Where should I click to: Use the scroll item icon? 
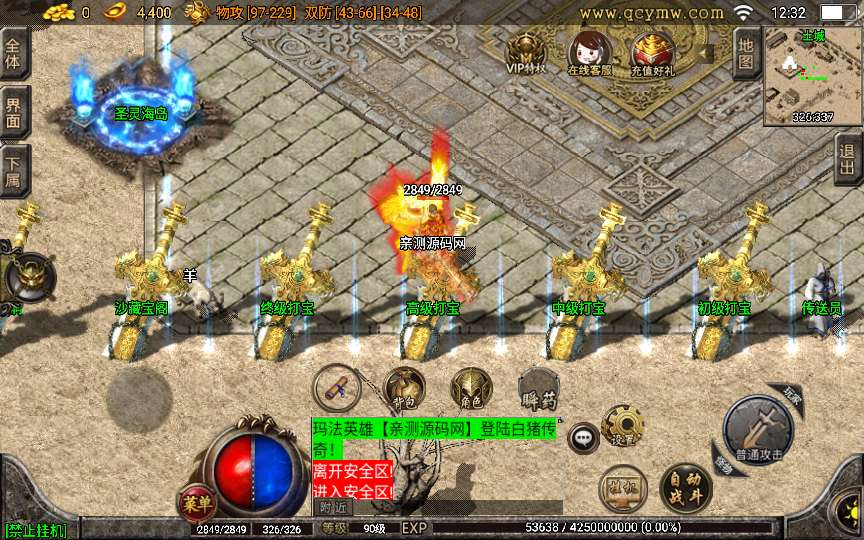tap(336, 388)
